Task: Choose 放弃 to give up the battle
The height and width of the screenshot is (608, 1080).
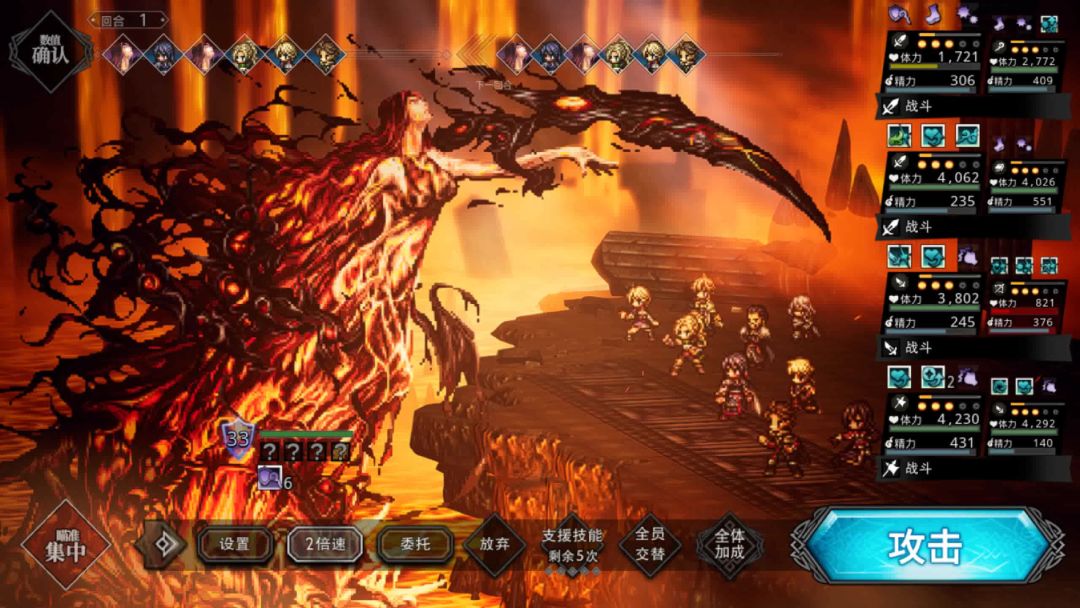Action: coord(495,545)
